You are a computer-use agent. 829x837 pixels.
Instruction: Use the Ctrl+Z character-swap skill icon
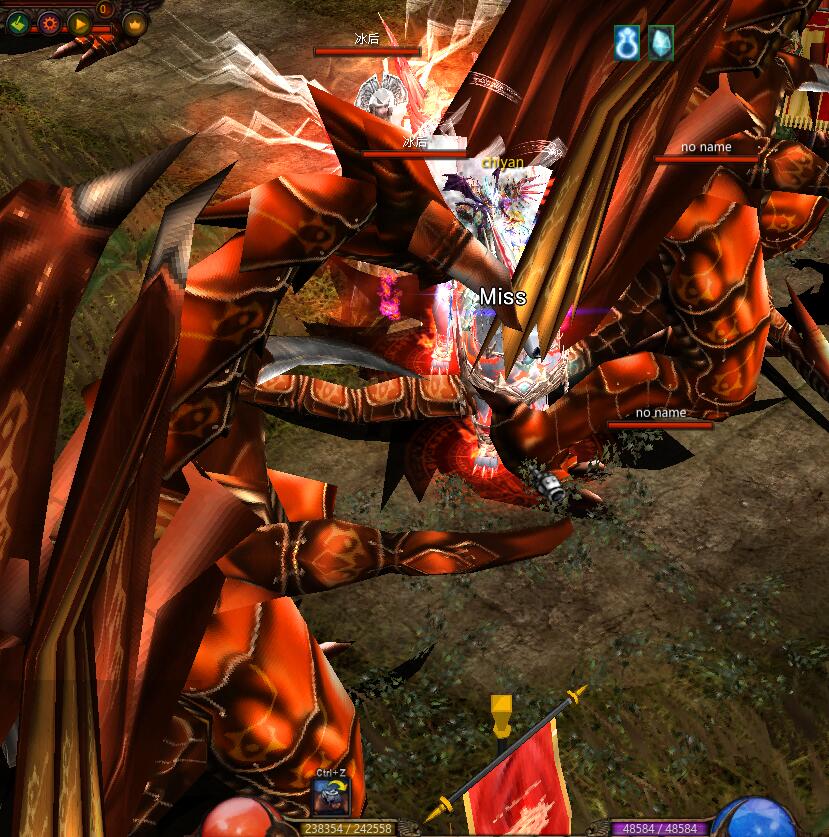point(330,795)
